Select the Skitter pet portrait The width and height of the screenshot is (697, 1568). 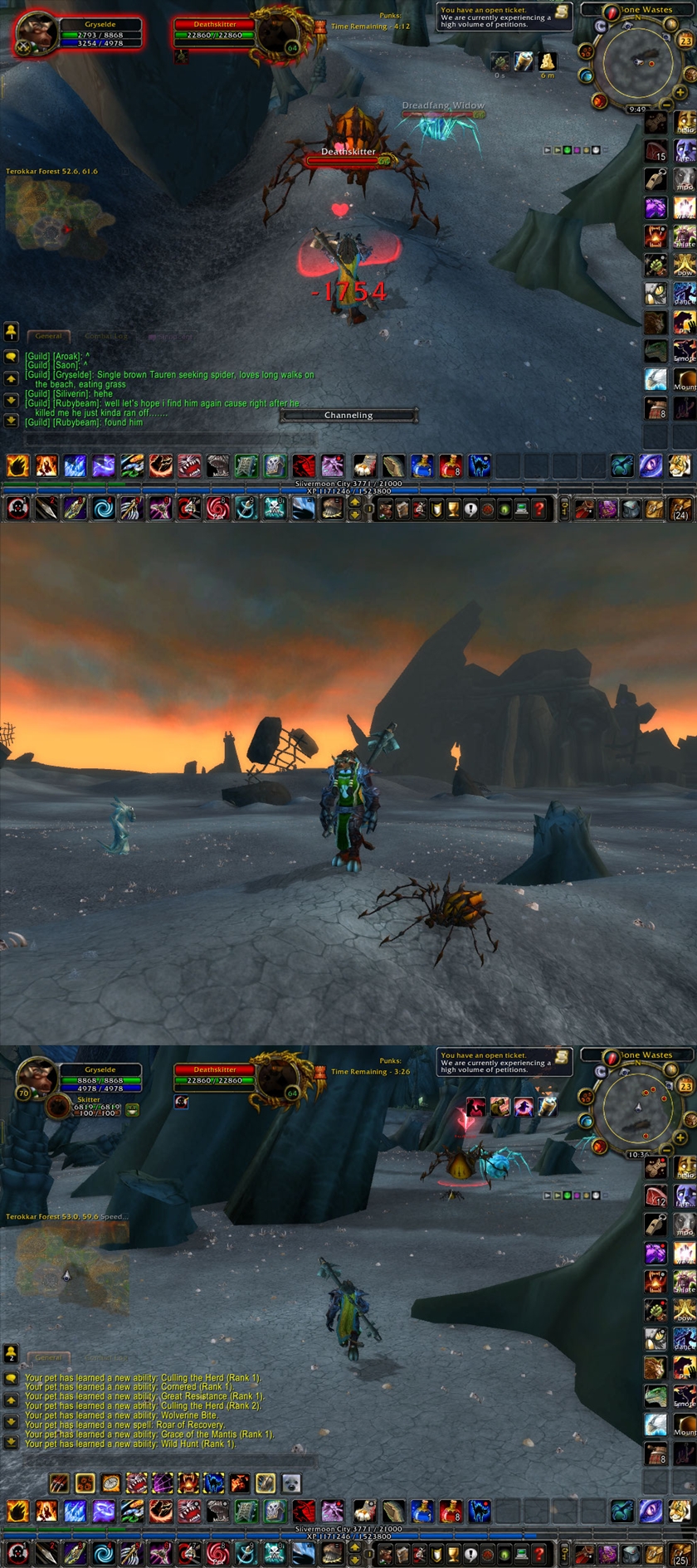[x=58, y=1107]
